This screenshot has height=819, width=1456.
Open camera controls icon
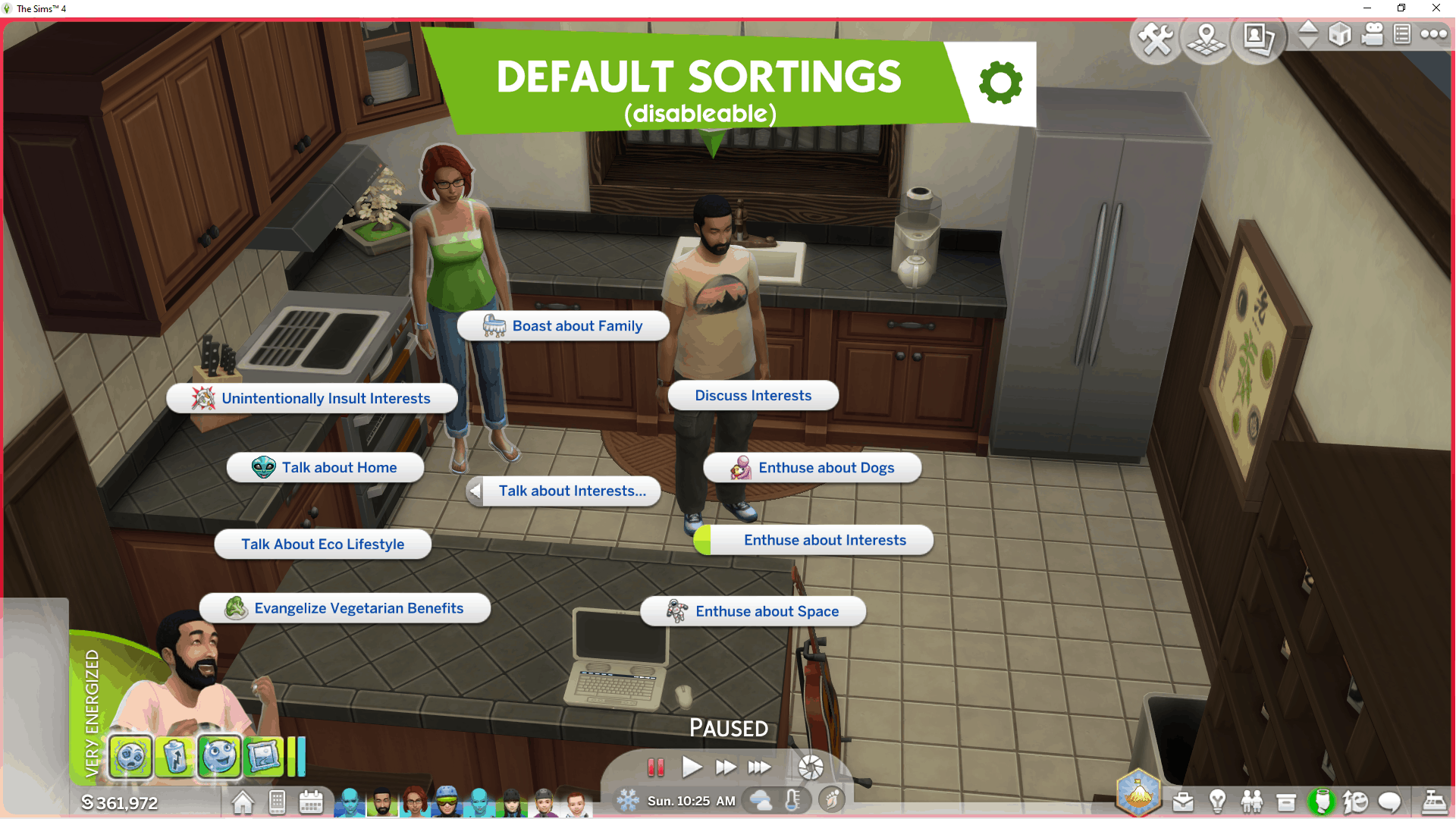point(1373,35)
